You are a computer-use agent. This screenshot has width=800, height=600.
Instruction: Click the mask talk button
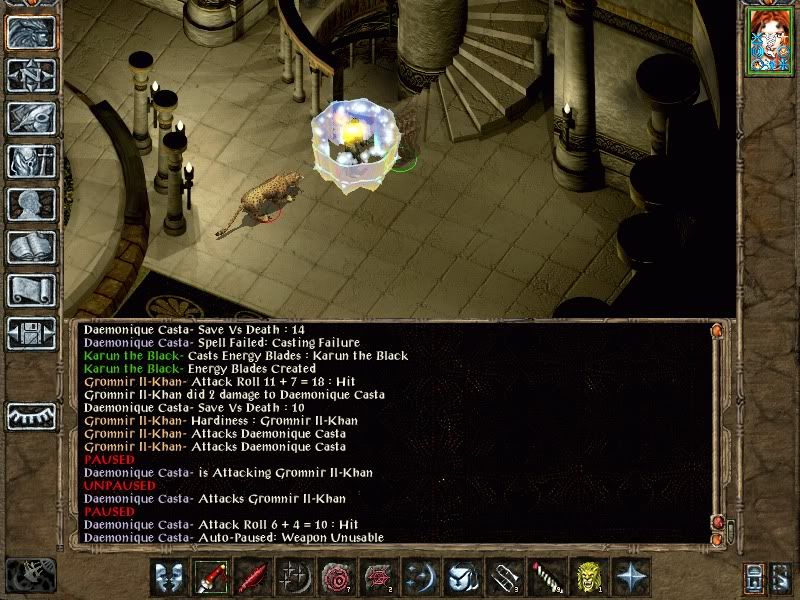(x=170, y=578)
